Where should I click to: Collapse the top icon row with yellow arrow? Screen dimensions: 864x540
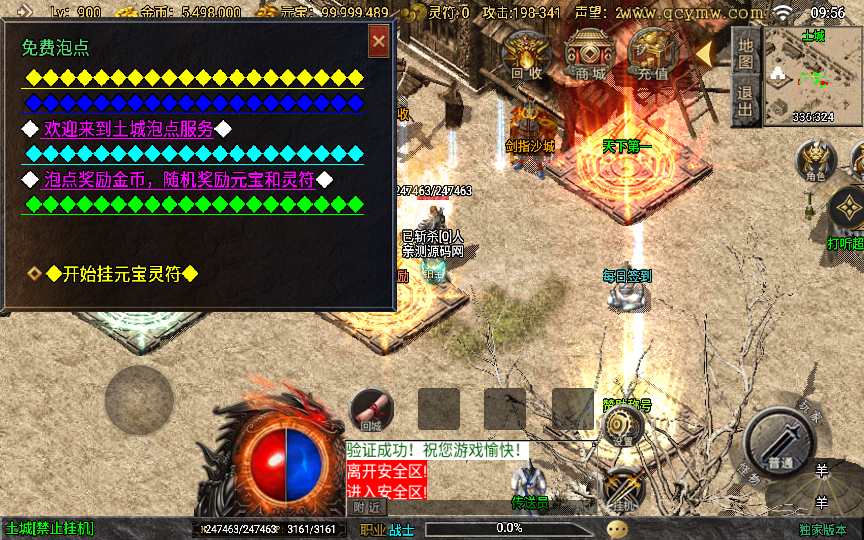click(706, 52)
